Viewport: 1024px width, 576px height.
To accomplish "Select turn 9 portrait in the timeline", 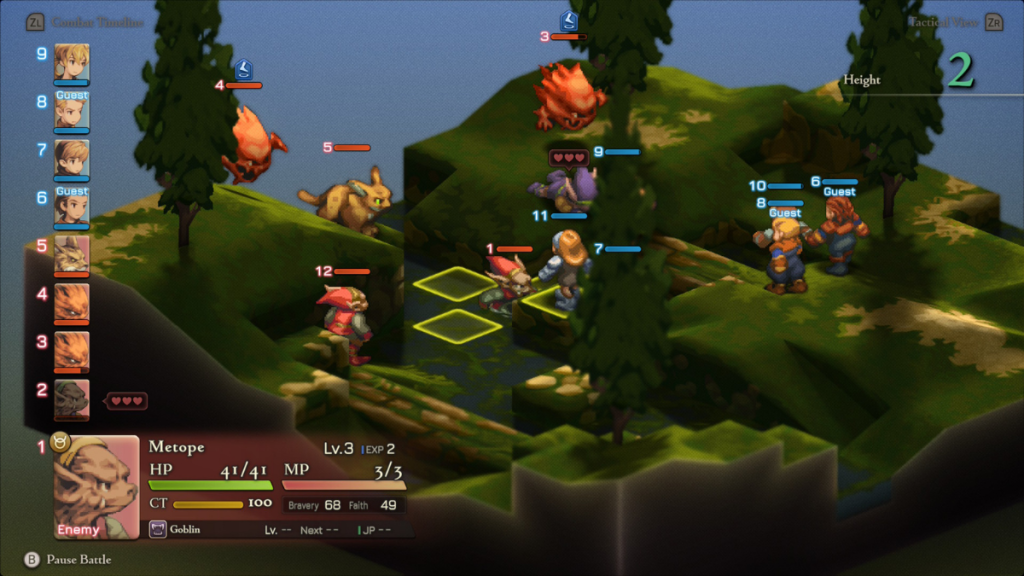I will click(71, 62).
